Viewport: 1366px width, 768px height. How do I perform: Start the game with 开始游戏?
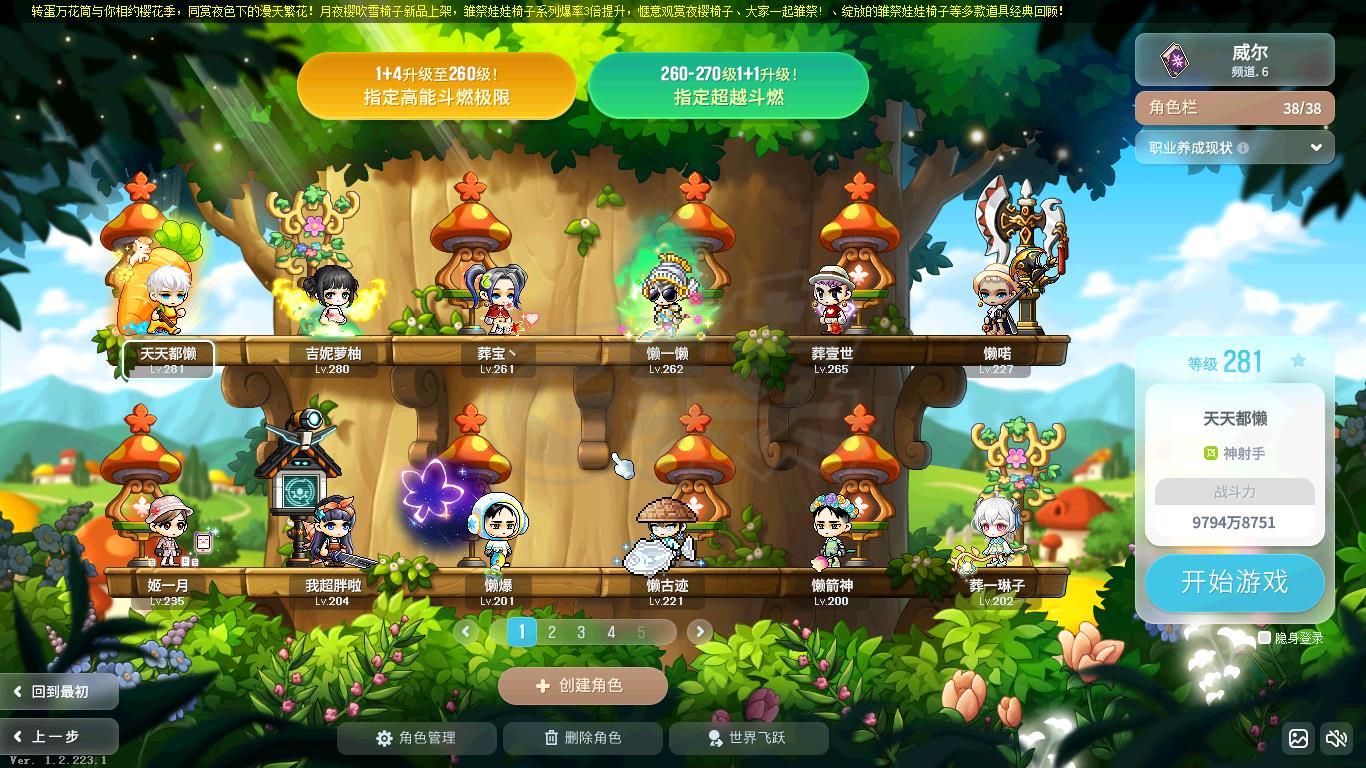(1234, 582)
